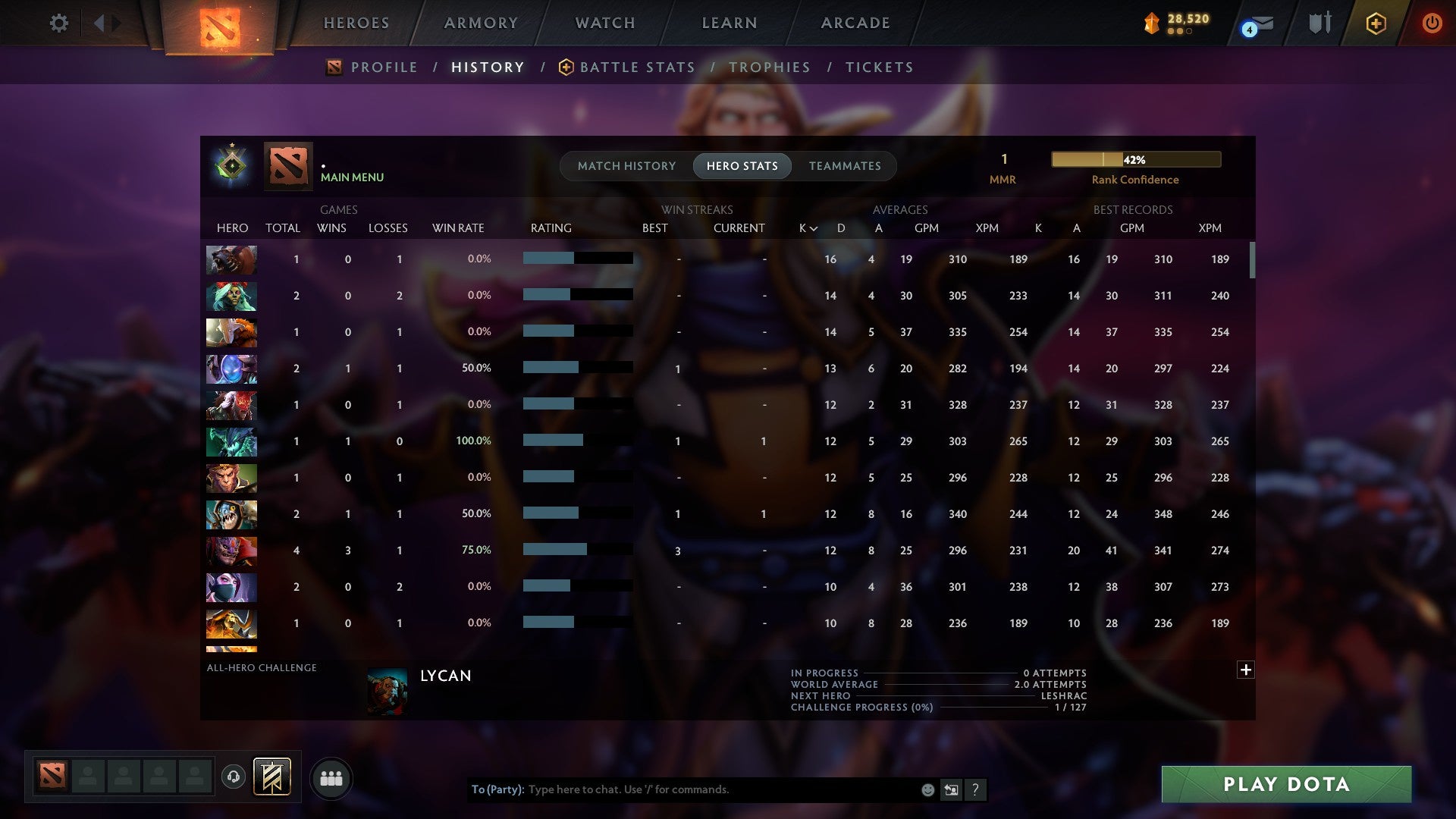This screenshot has height=819, width=1456.
Task: Click the power button to exit Dota
Action: click(x=1432, y=23)
